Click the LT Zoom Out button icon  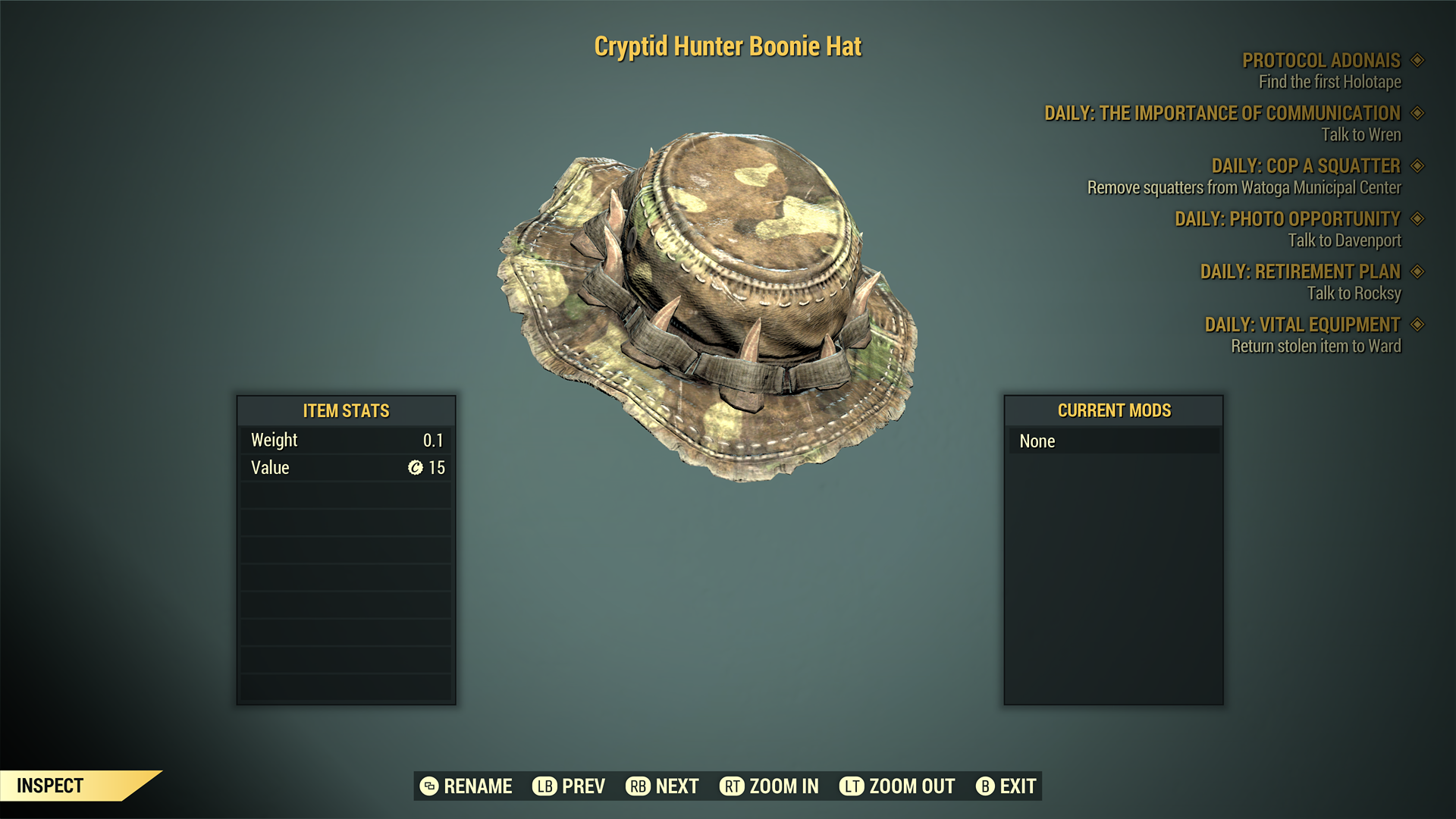852,786
